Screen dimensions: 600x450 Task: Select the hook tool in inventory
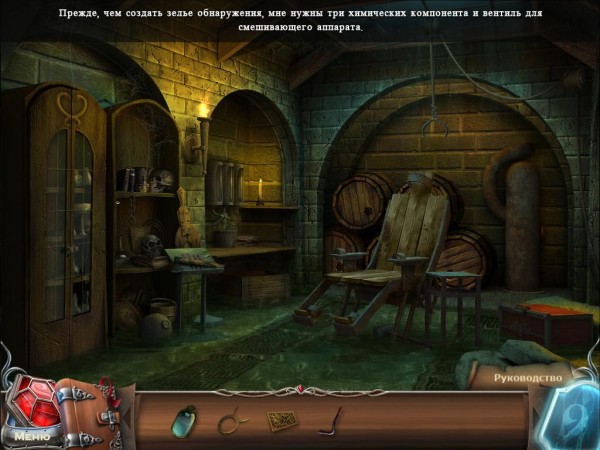point(329,421)
